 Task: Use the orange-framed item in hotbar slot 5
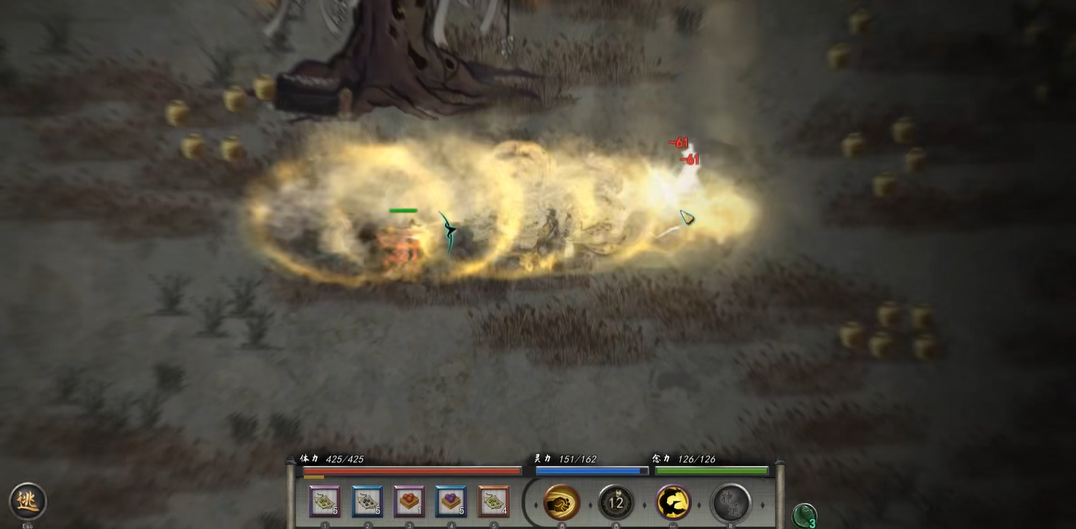(493, 501)
